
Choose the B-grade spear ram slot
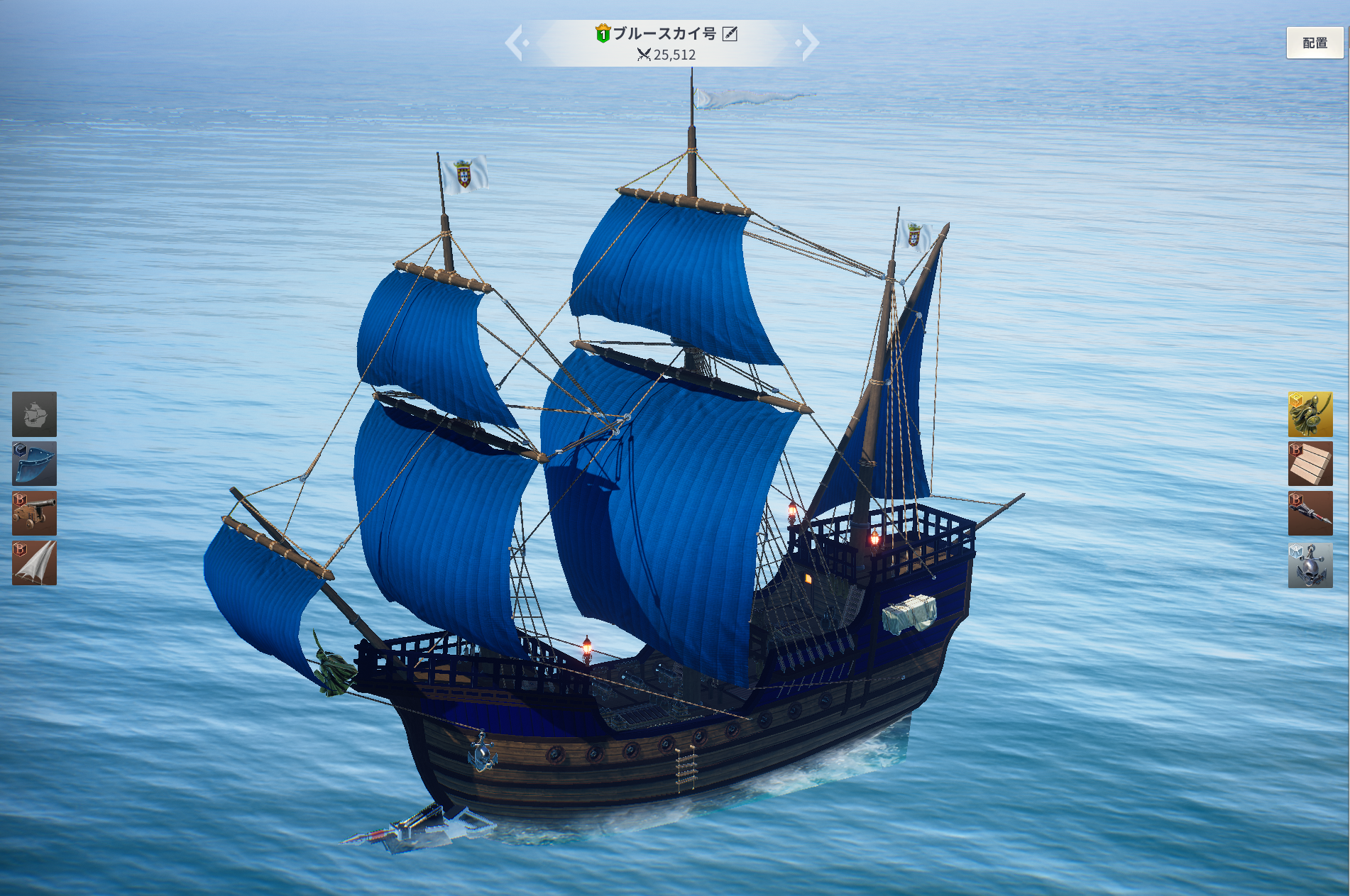pos(1310,514)
